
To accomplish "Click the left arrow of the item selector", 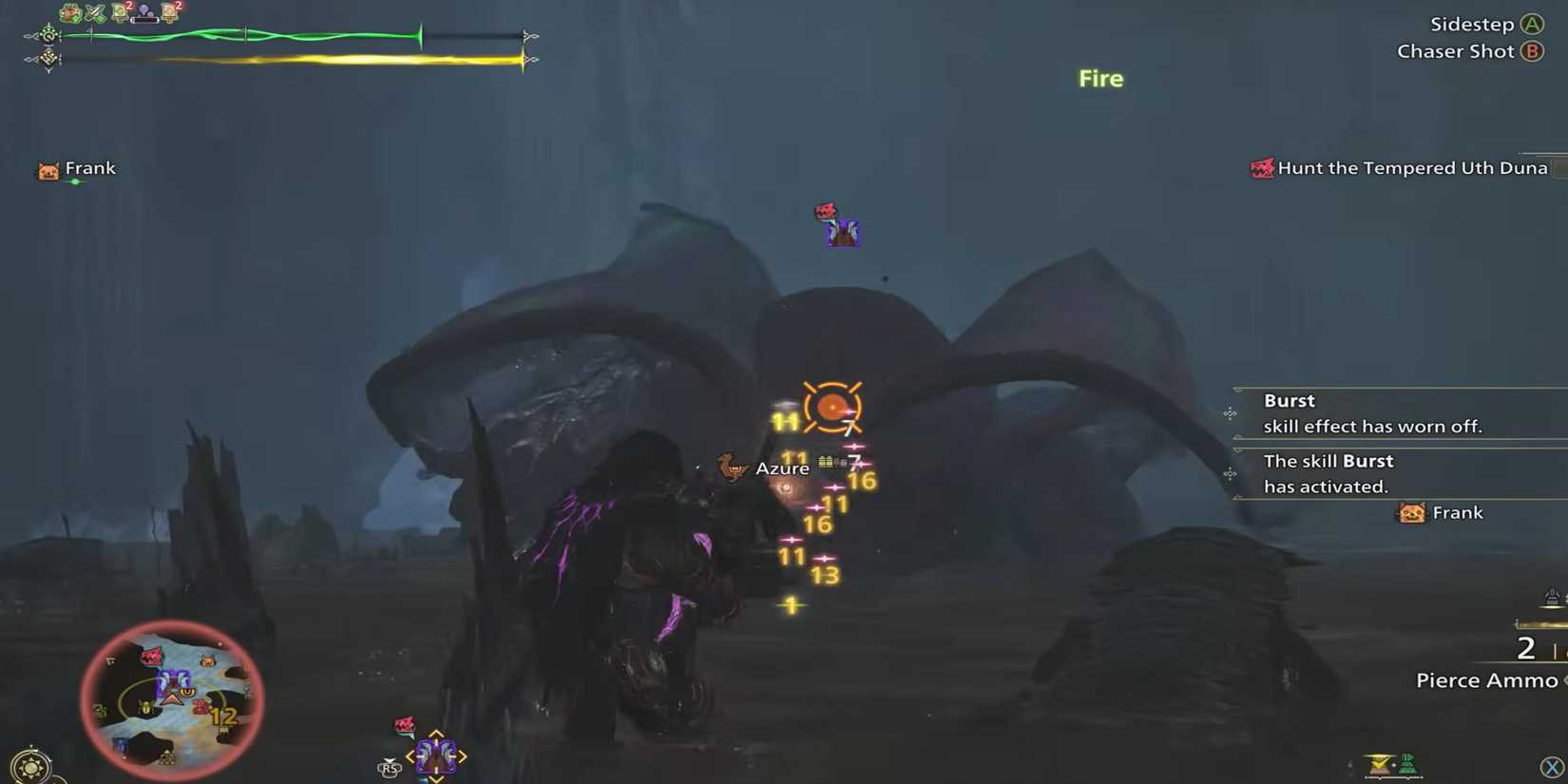I will tap(411, 756).
